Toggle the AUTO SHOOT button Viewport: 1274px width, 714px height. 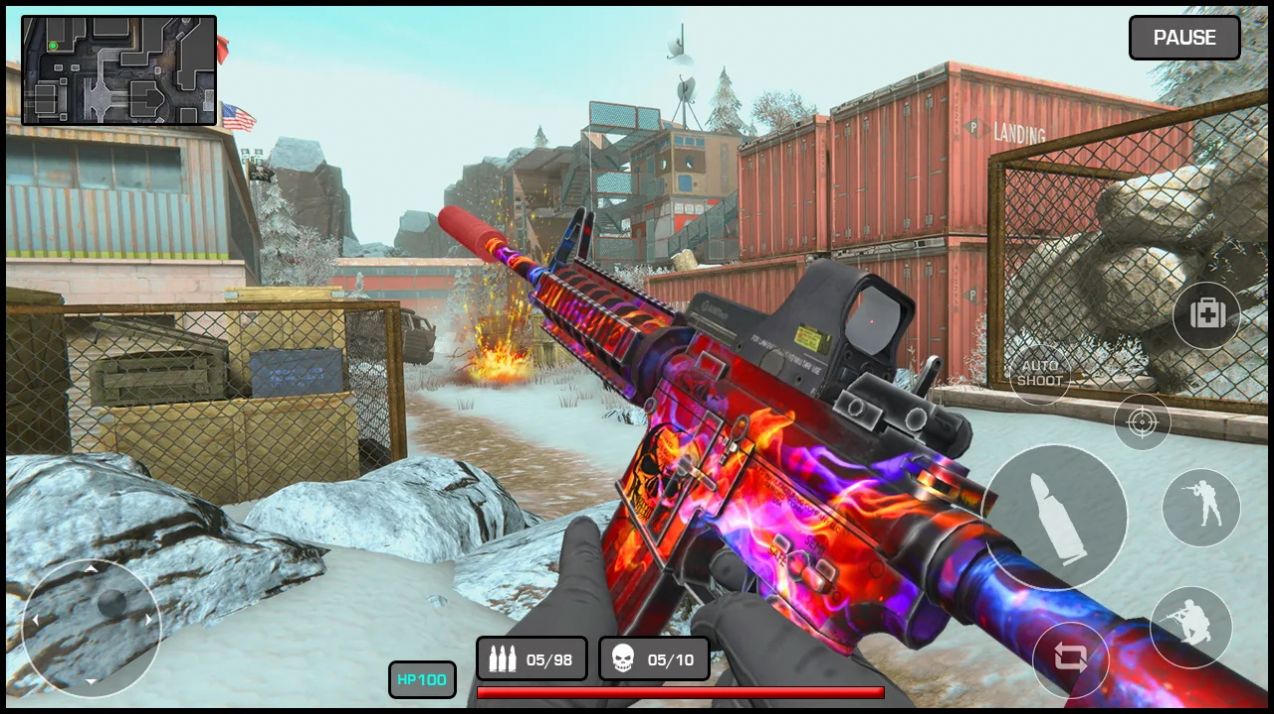point(1040,374)
